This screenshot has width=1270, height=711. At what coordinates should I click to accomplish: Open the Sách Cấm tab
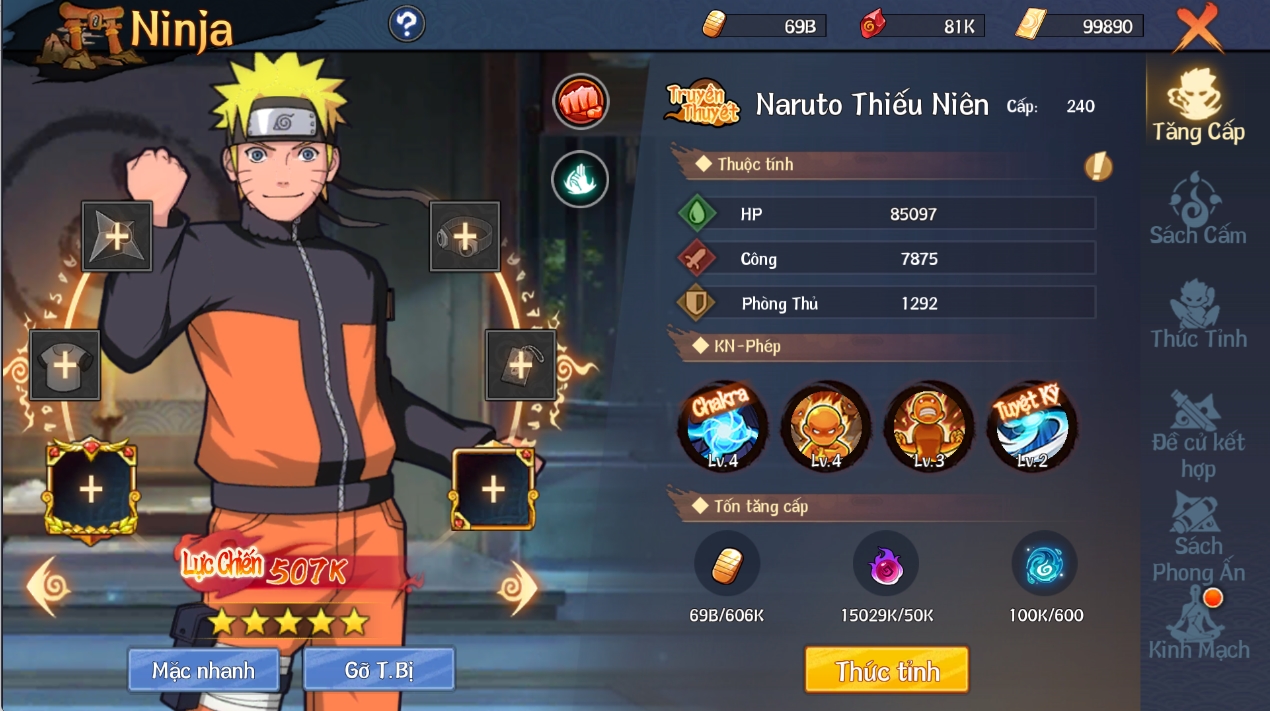(x=1198, y=210)
